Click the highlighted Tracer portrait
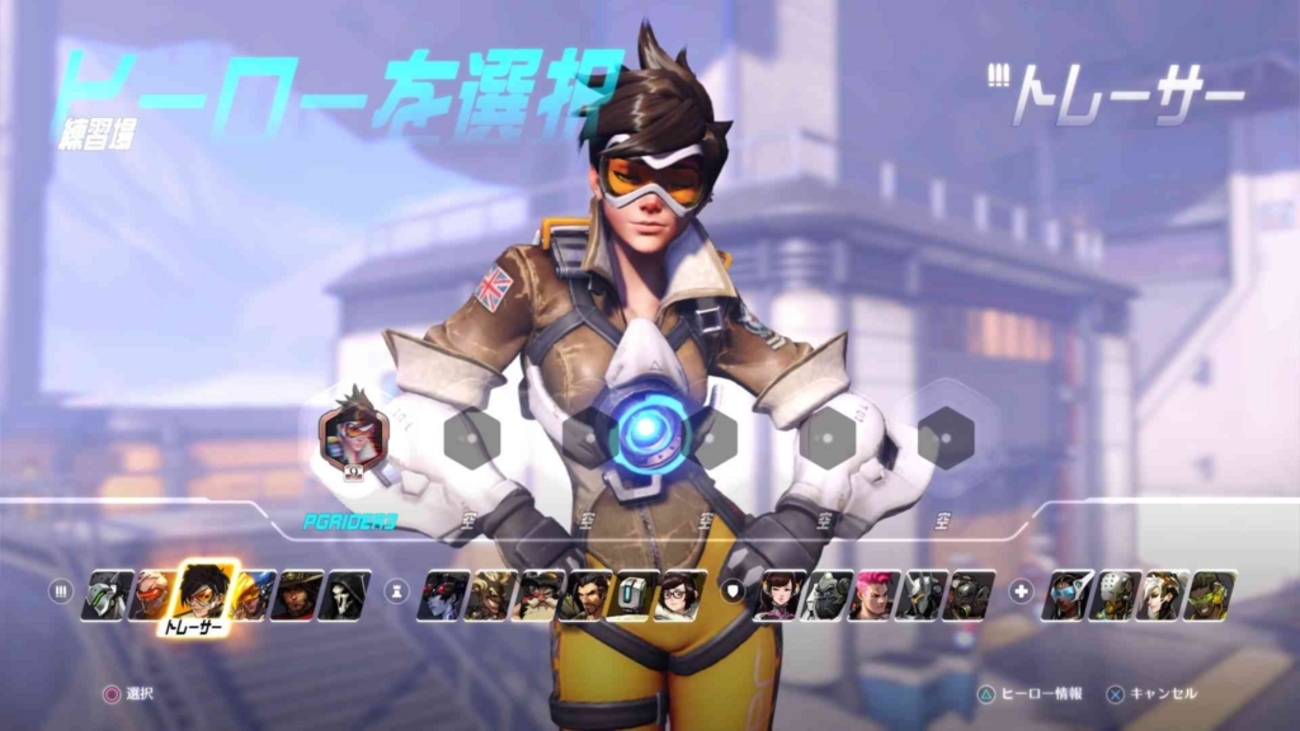 pos(206,591)
